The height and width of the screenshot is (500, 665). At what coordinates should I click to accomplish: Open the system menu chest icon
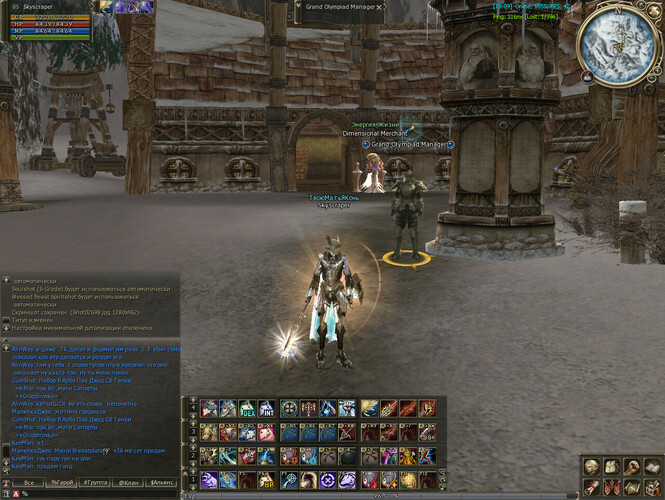[x=649, y=487]
